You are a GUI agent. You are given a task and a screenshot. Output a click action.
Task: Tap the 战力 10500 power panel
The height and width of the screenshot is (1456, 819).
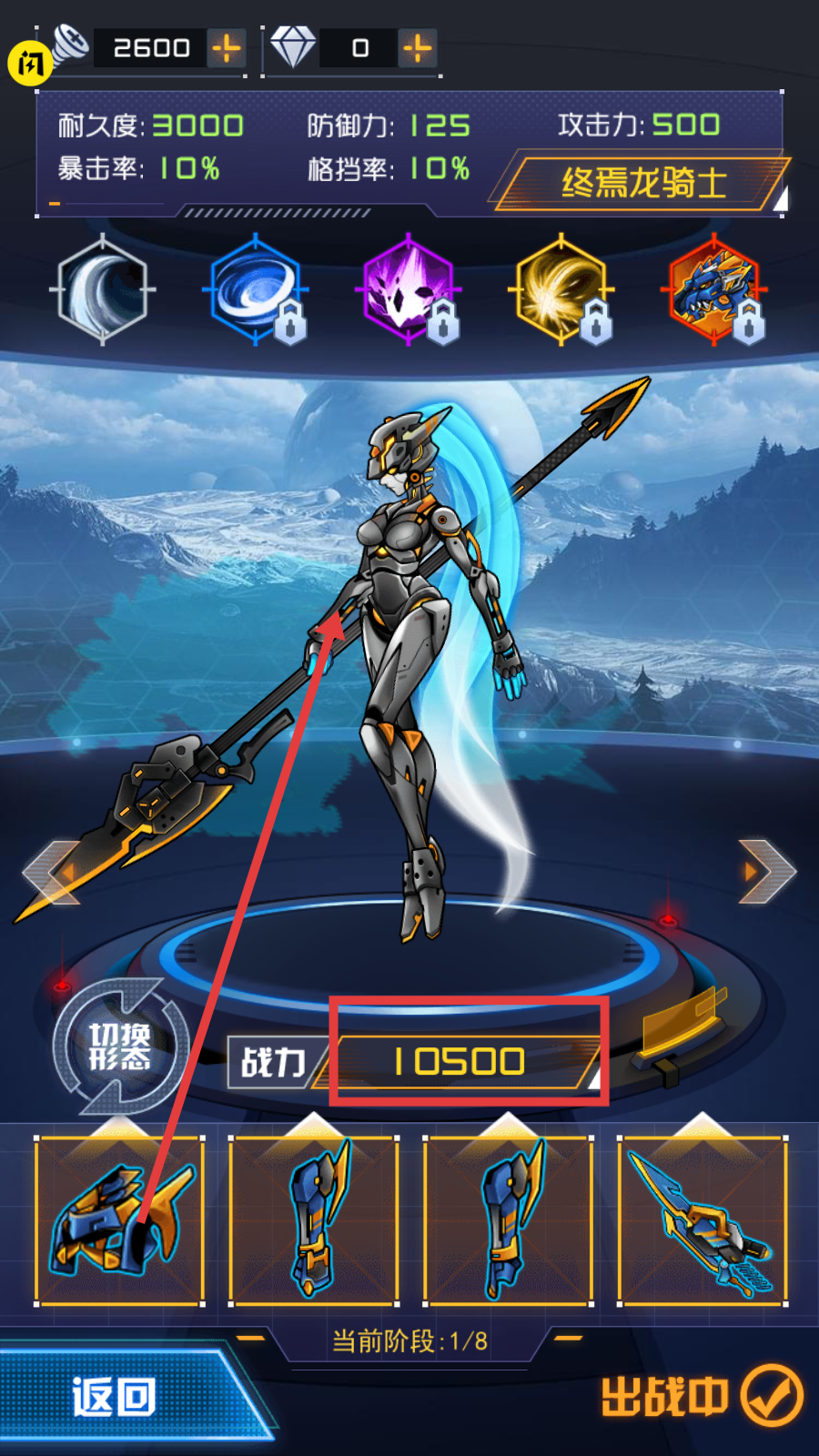click(460, 1062)
